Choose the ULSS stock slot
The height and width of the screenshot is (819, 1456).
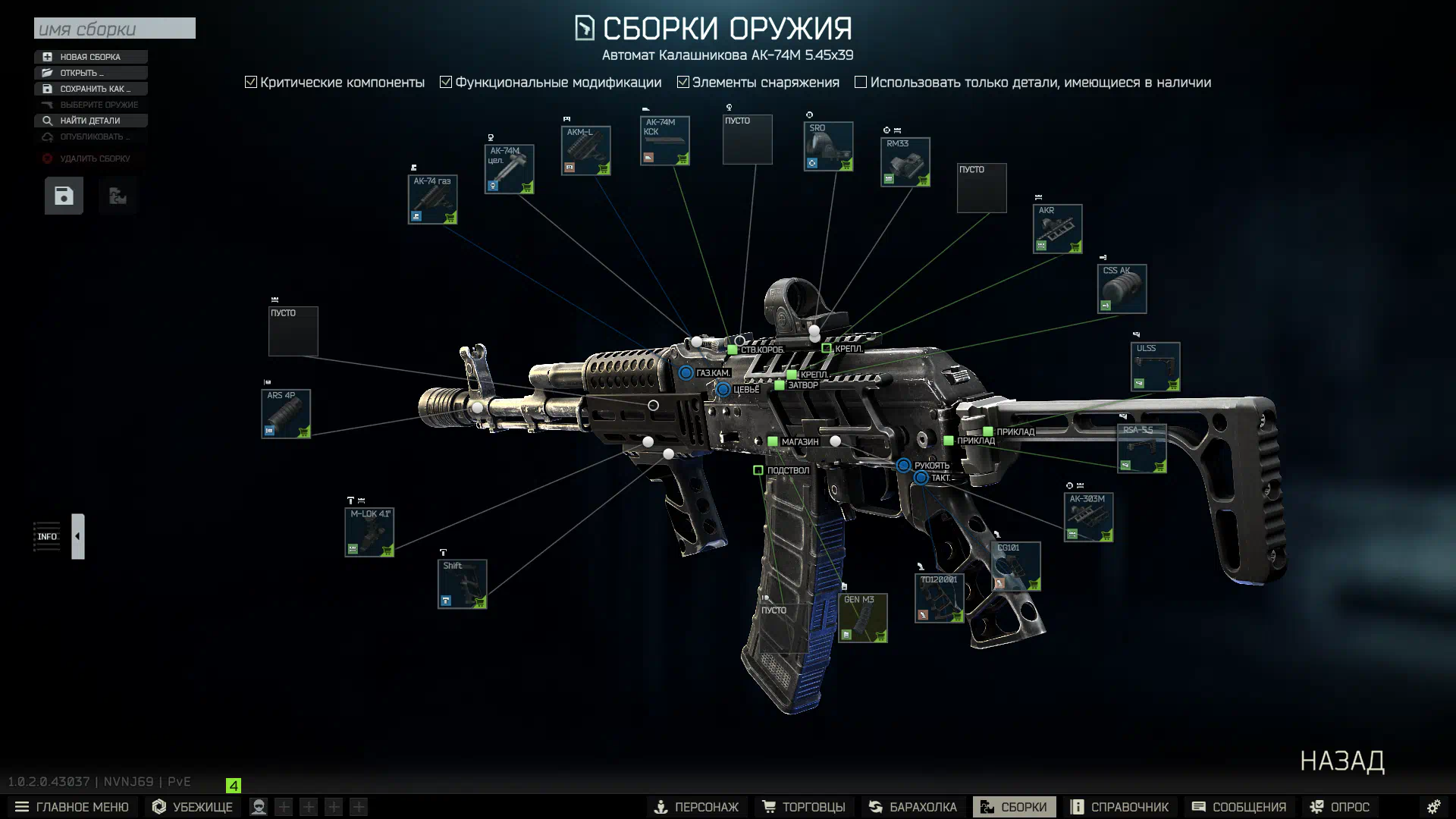click(1155, 367)
